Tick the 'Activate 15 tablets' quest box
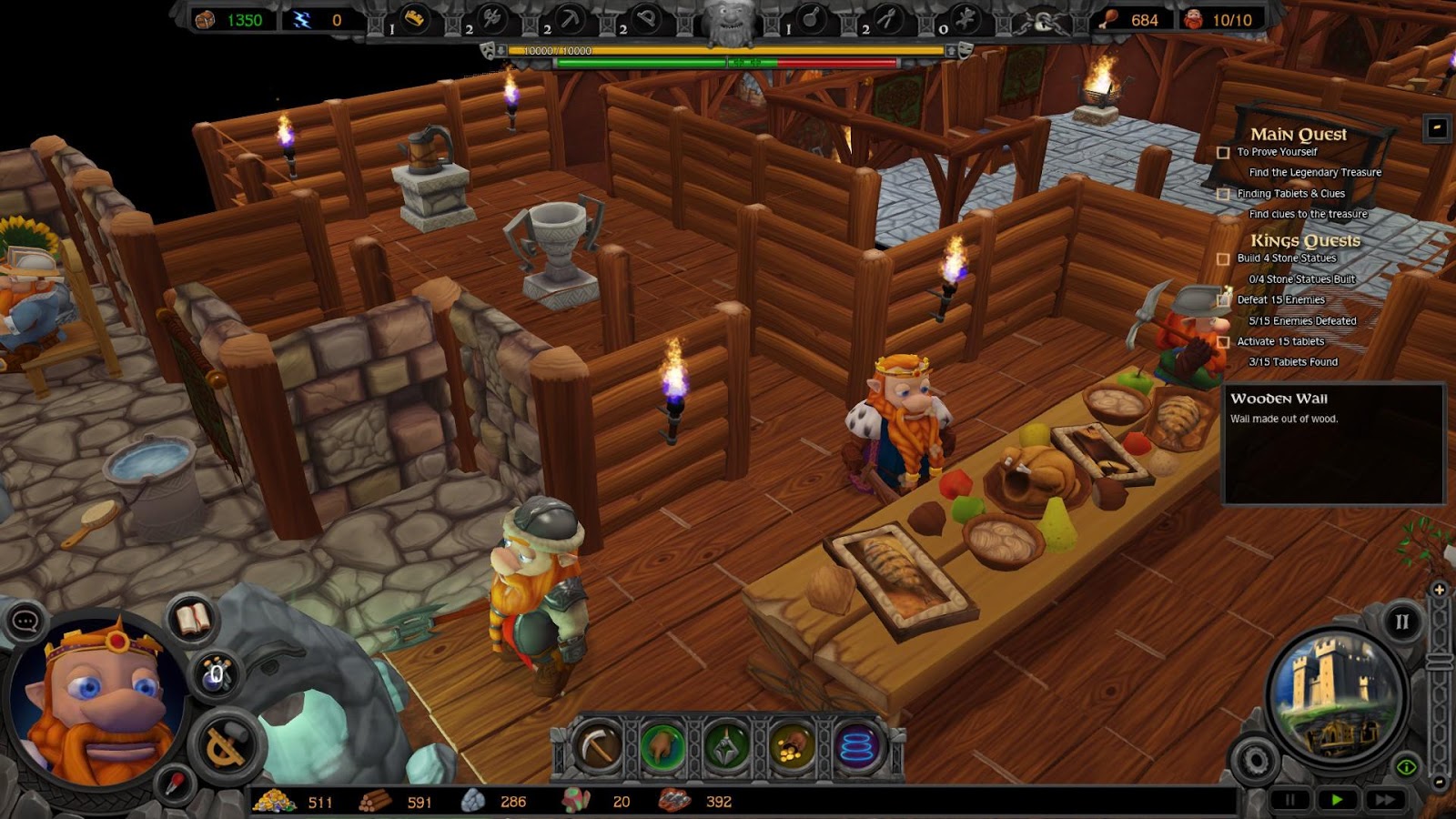1456x819 pixels. 1222,342
